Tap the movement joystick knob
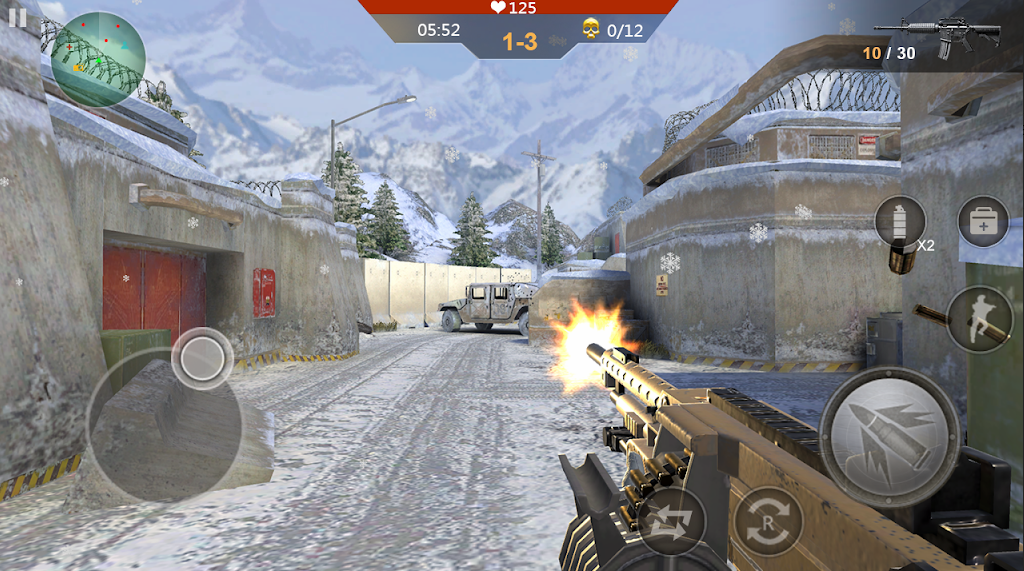The width and height of the screenshot is (1024, 571). [202, 357]
